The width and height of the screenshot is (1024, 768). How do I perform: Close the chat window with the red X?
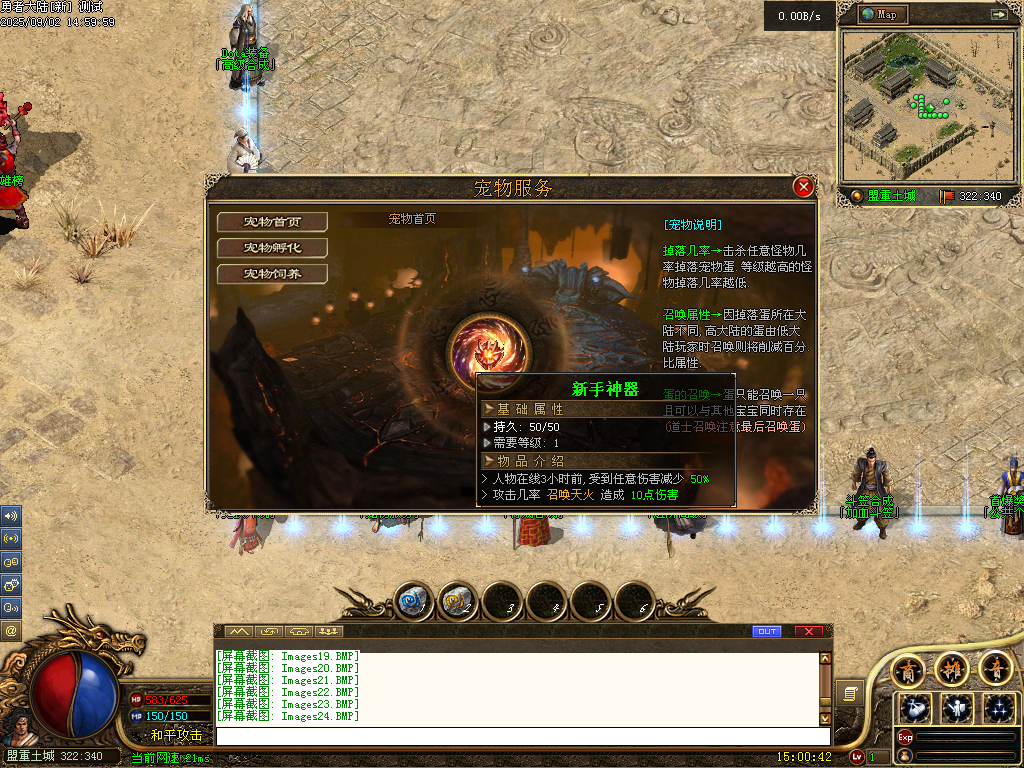tap(808, 631)
